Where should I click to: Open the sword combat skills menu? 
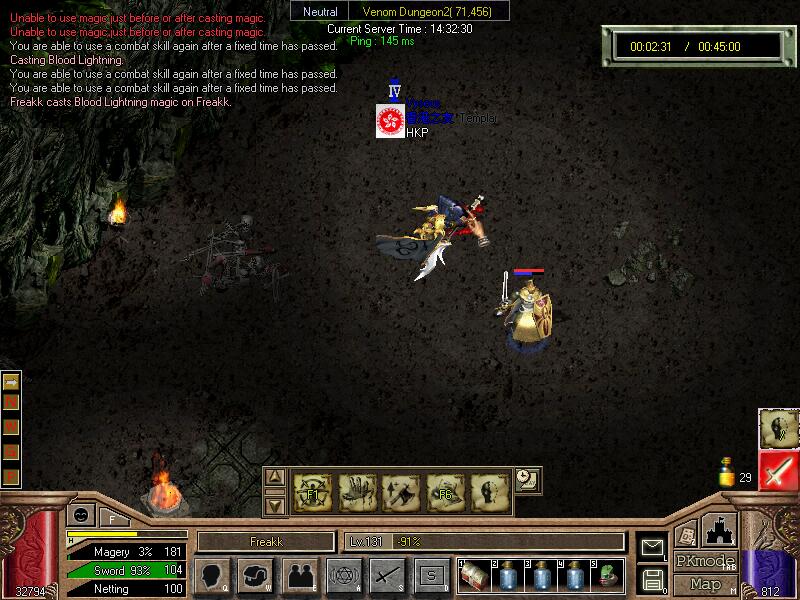point(387,575)
